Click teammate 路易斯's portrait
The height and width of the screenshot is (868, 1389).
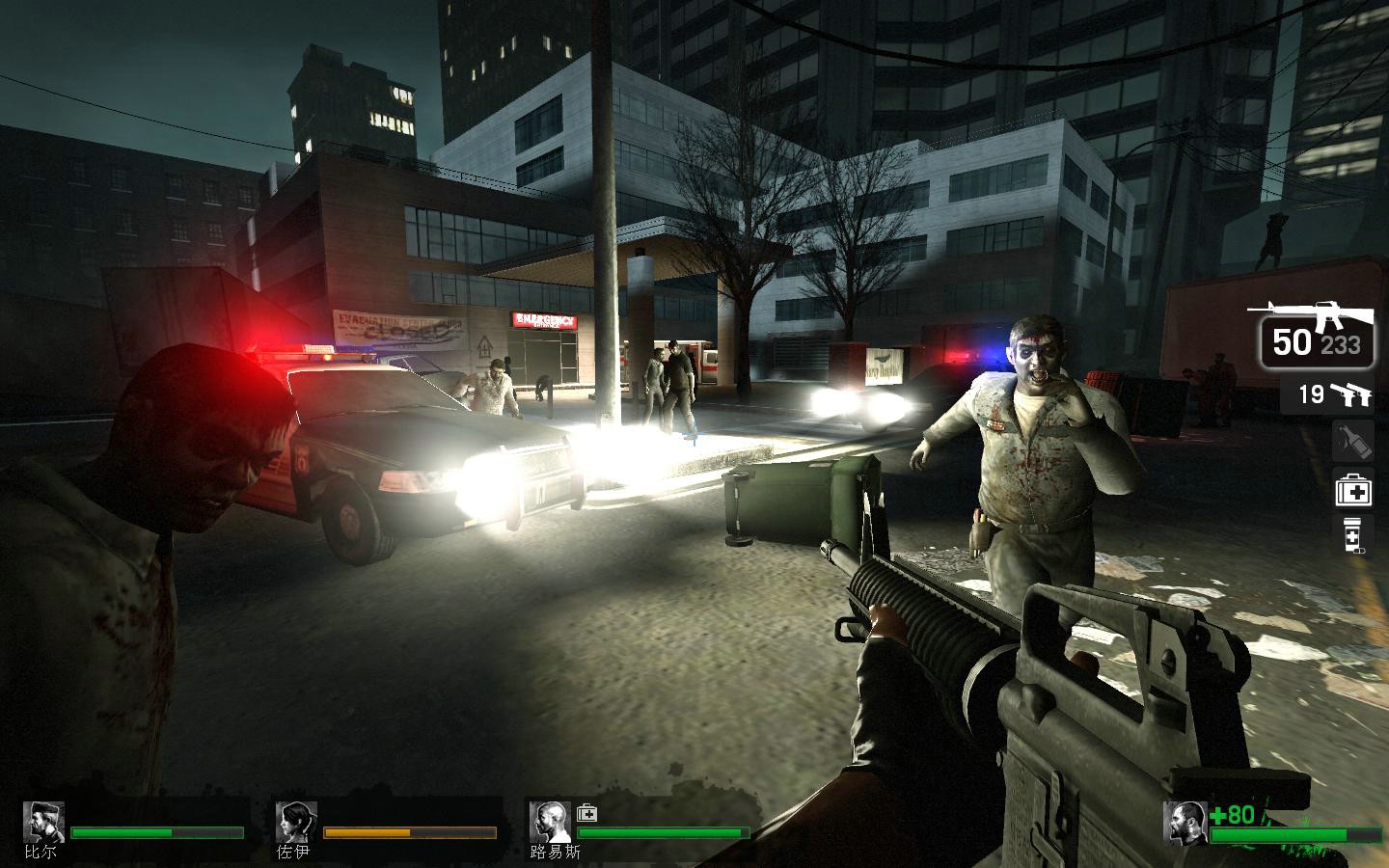(549, 822)
